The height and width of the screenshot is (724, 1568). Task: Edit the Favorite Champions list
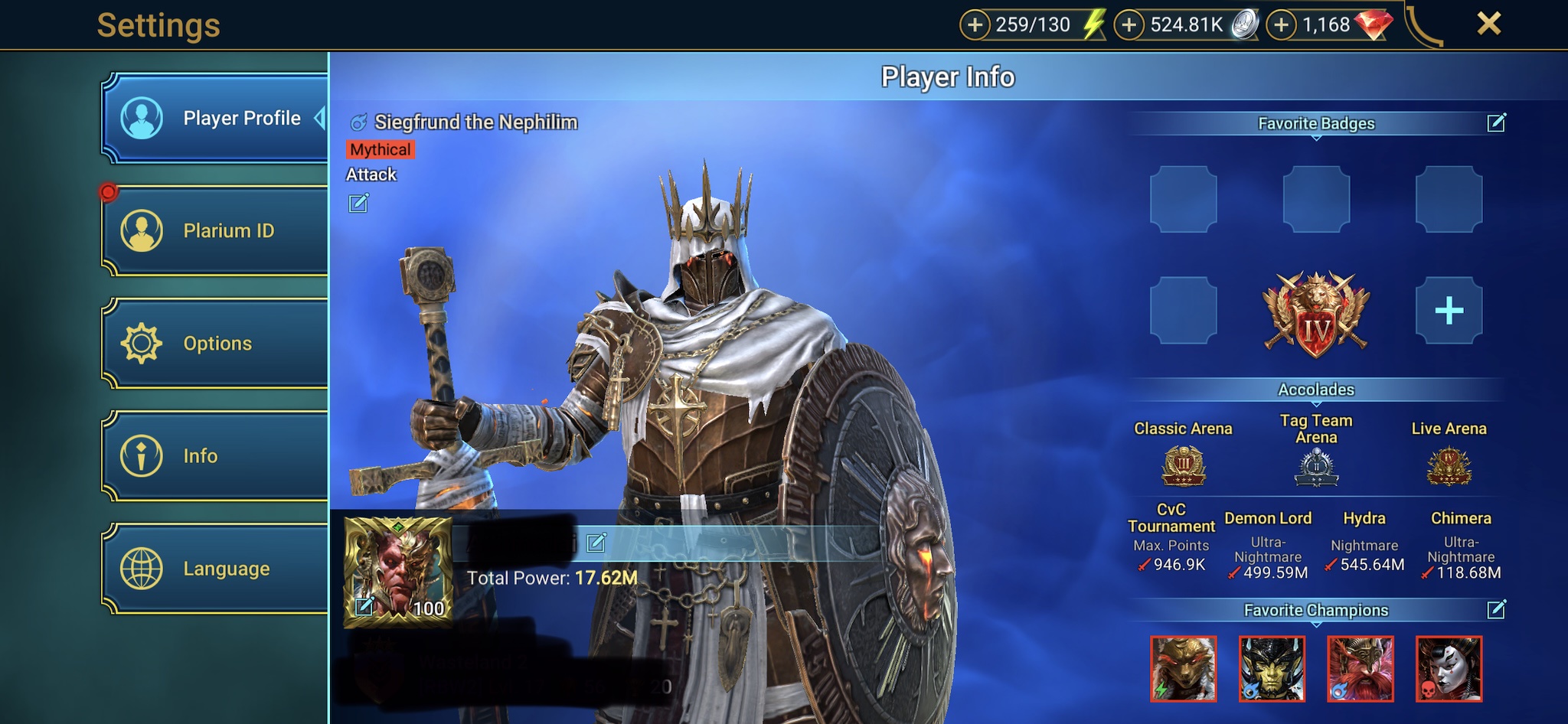tap(1496, 609)
